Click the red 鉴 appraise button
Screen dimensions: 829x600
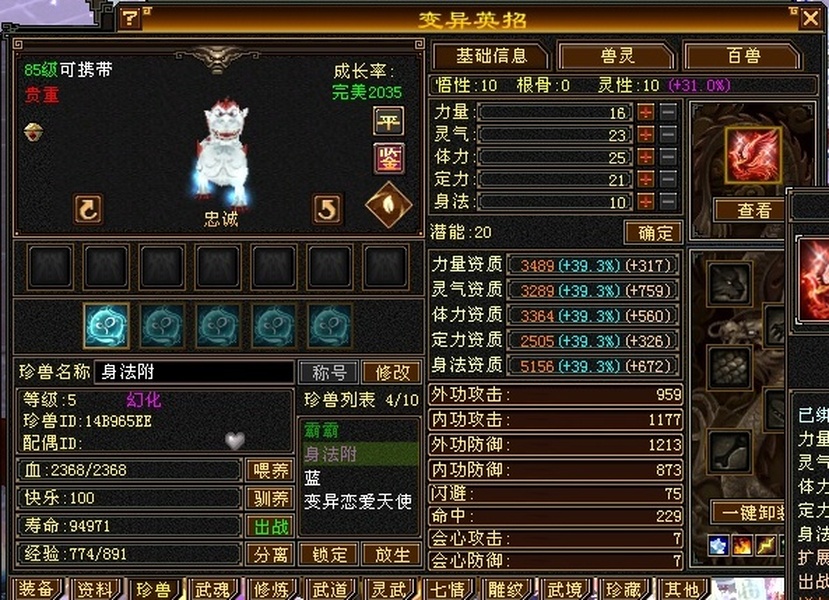388,157
